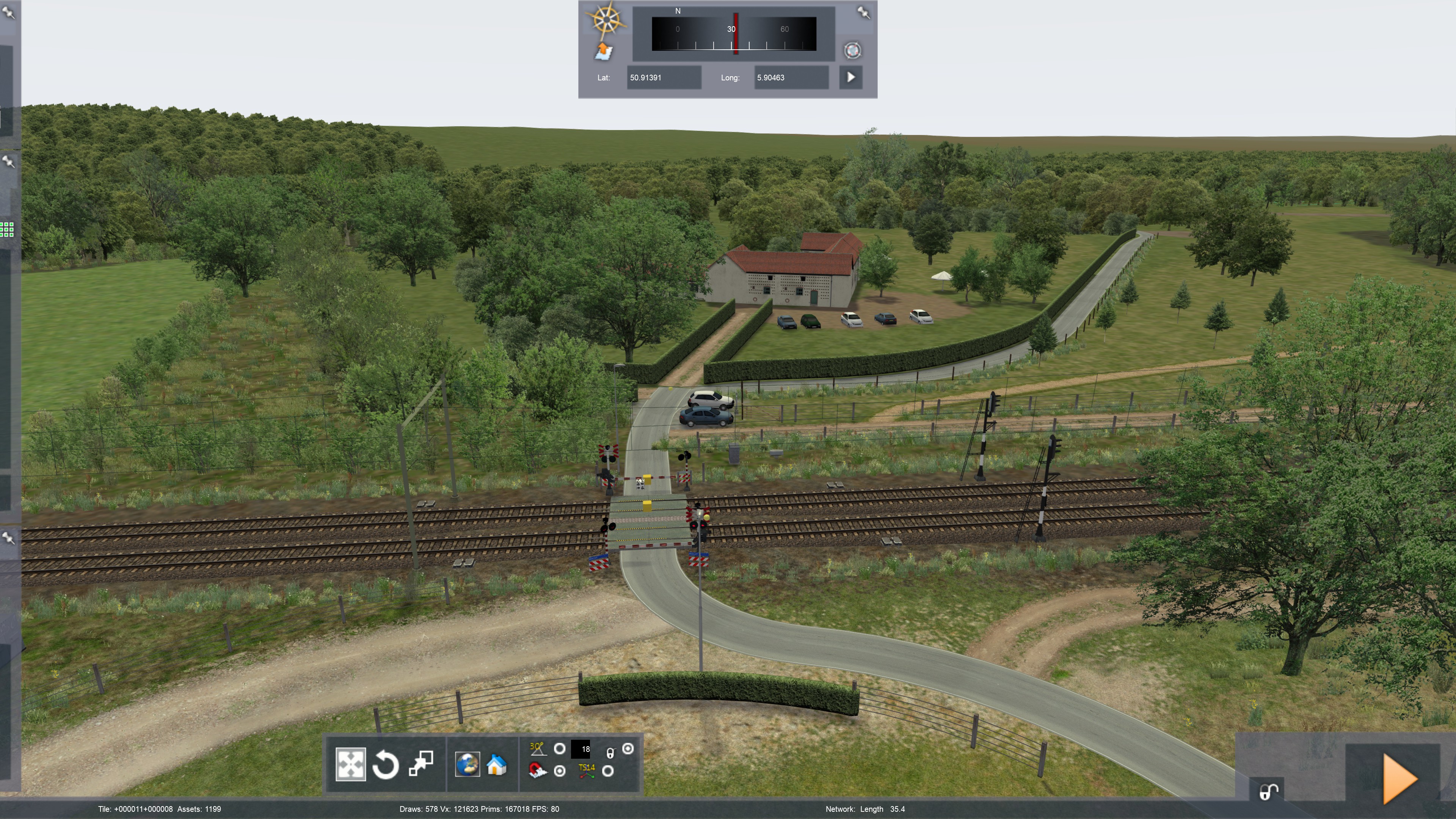Toggle the mouse lock radio button

[628, 749]
